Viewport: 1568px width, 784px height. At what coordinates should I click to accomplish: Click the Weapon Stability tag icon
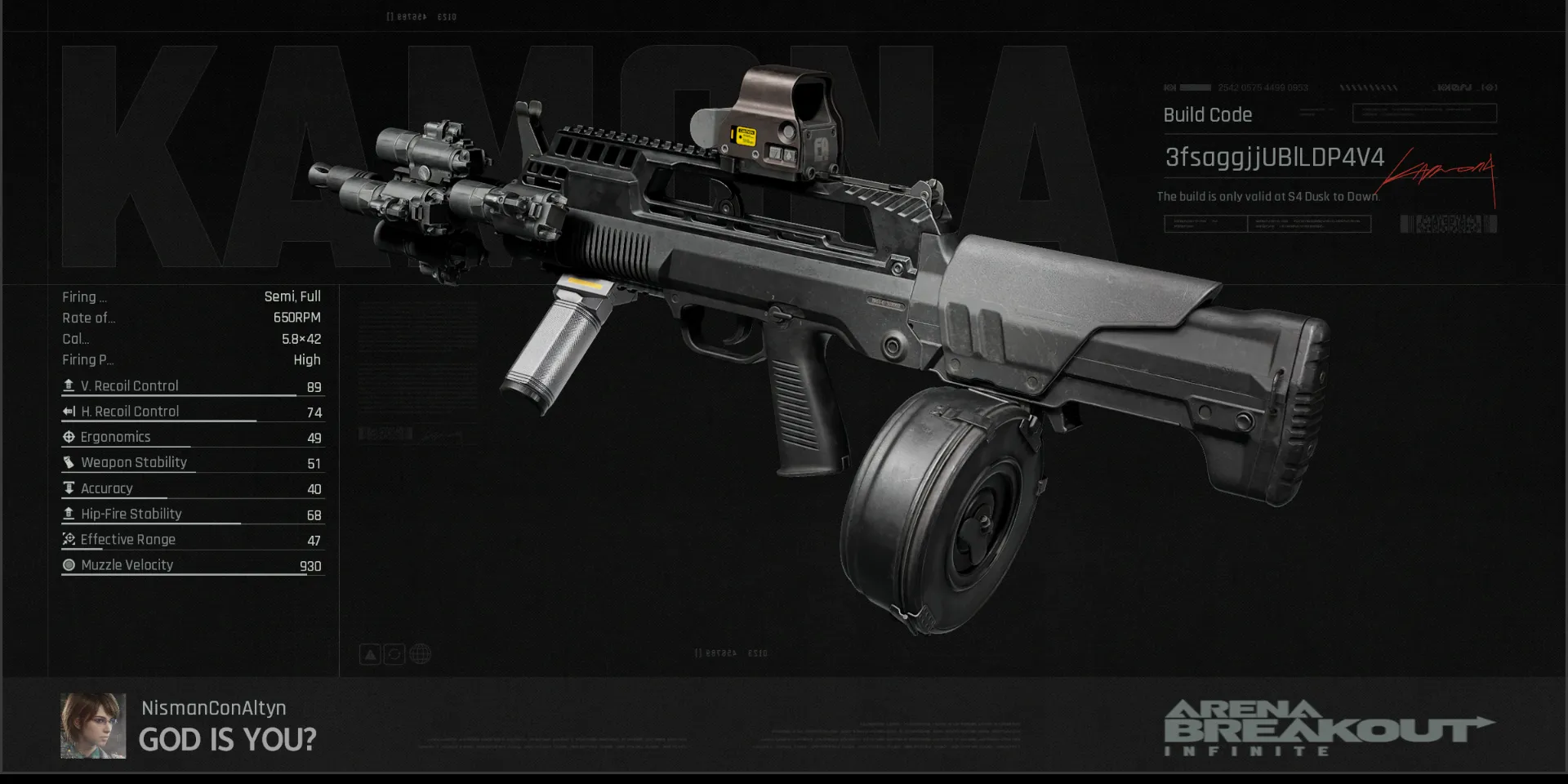coord(69,461)
